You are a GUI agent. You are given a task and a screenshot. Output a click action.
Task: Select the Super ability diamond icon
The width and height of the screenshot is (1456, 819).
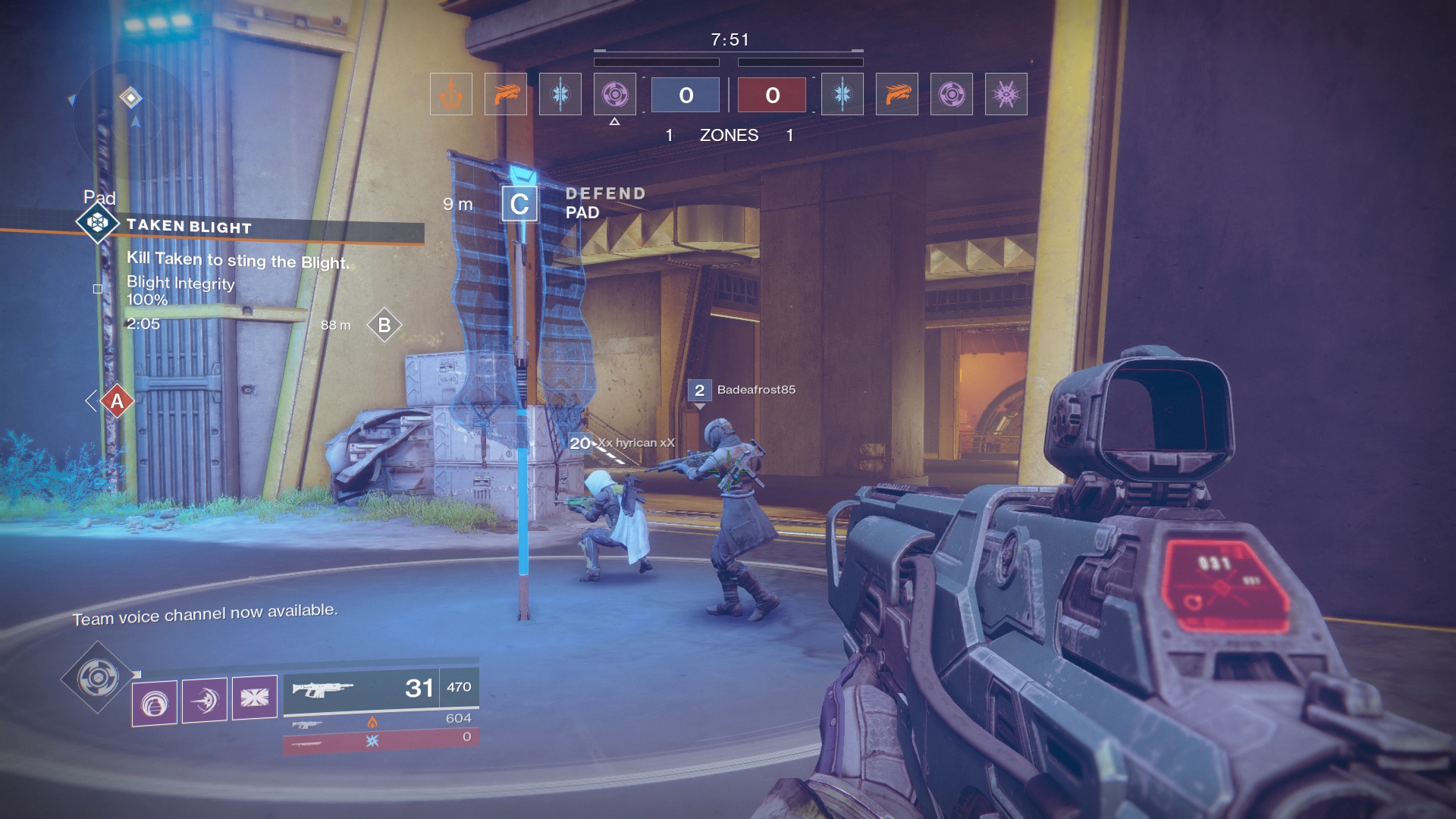[98, 677]
